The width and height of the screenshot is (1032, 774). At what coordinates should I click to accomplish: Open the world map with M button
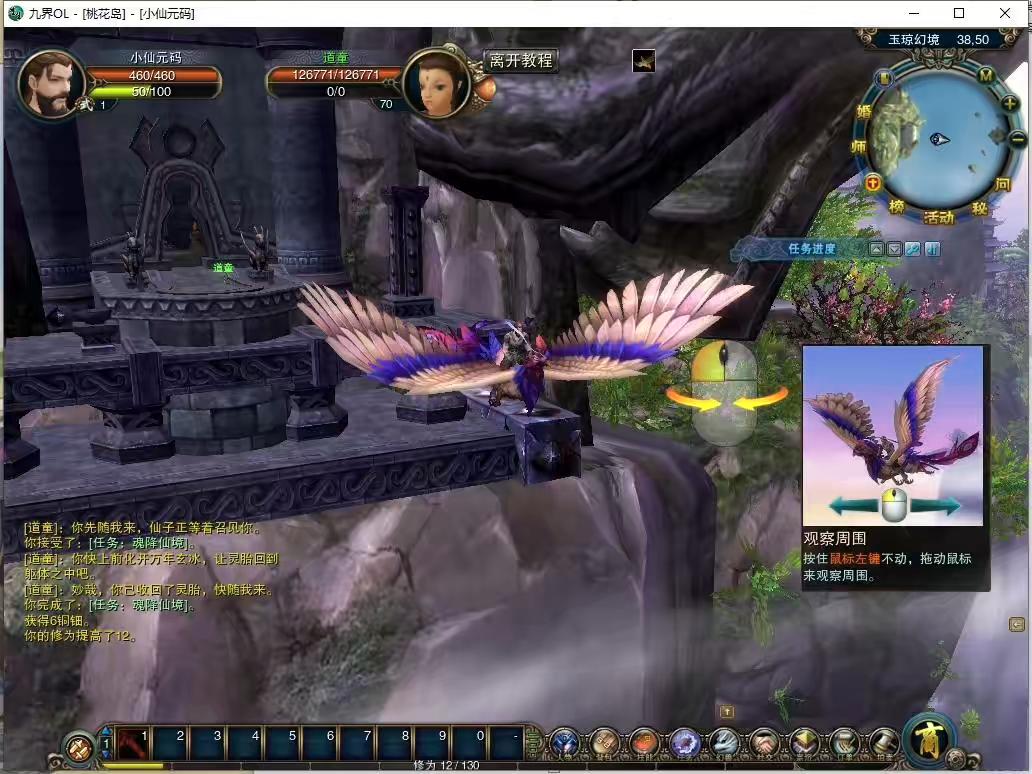pos(985,75)
